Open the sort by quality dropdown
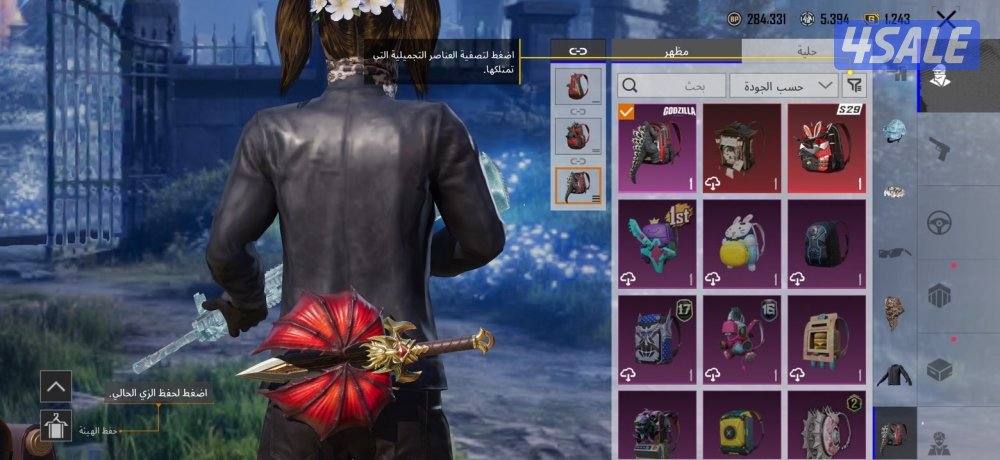Screen dimensions: 1000x460 point(784,86)
